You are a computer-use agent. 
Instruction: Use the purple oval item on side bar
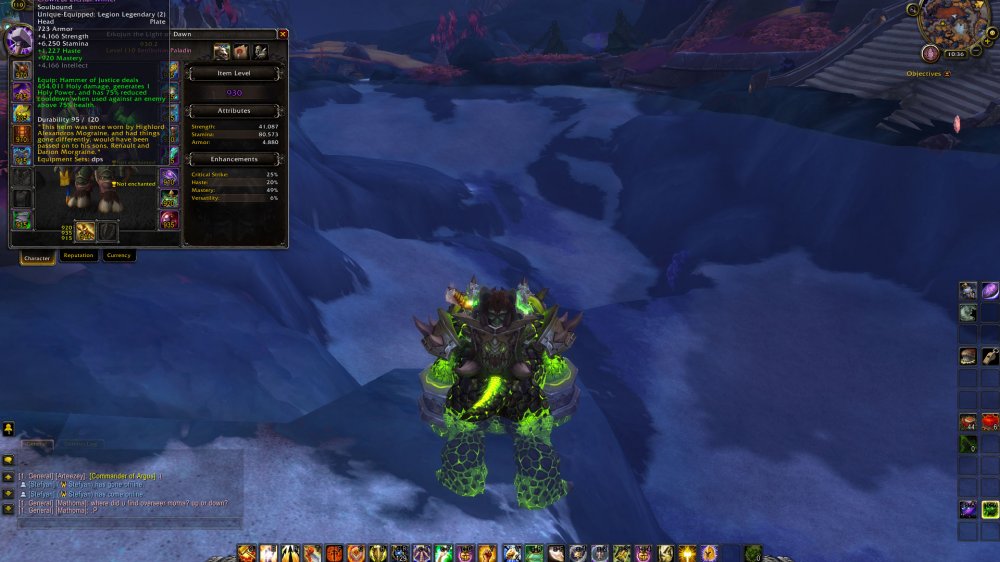(x=990, y=291)
